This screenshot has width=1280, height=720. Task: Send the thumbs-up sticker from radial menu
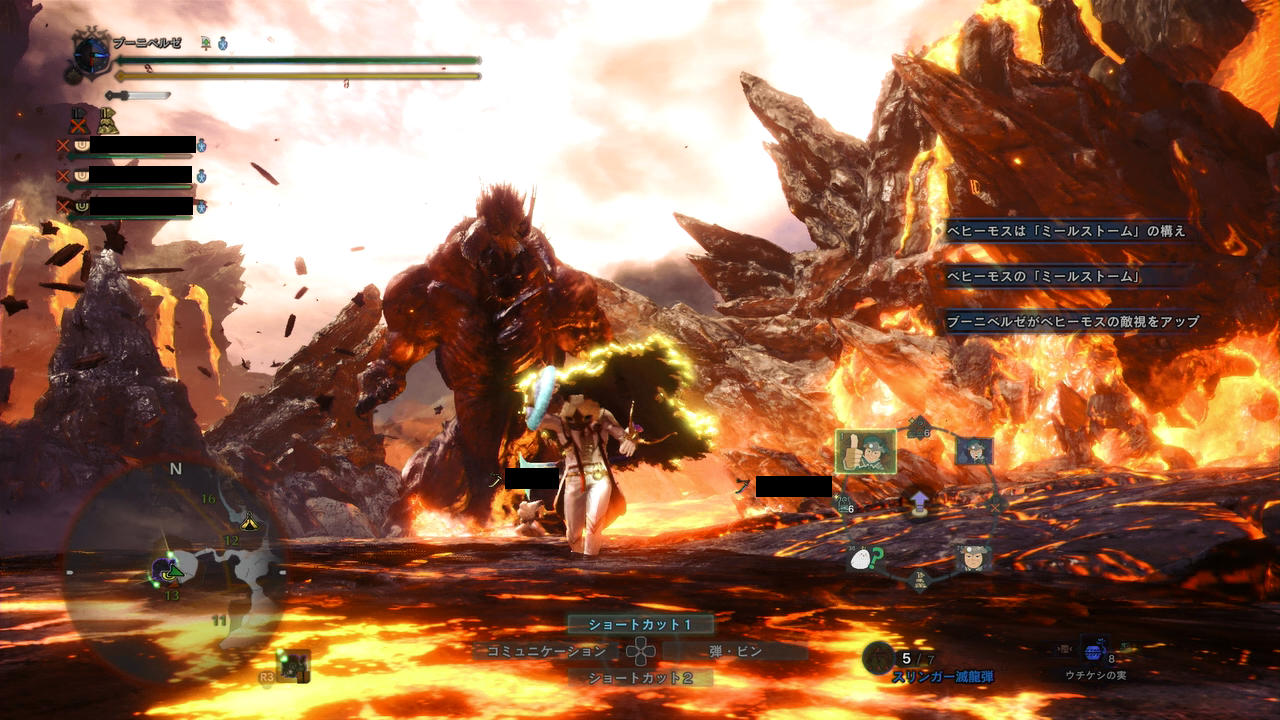865,451
